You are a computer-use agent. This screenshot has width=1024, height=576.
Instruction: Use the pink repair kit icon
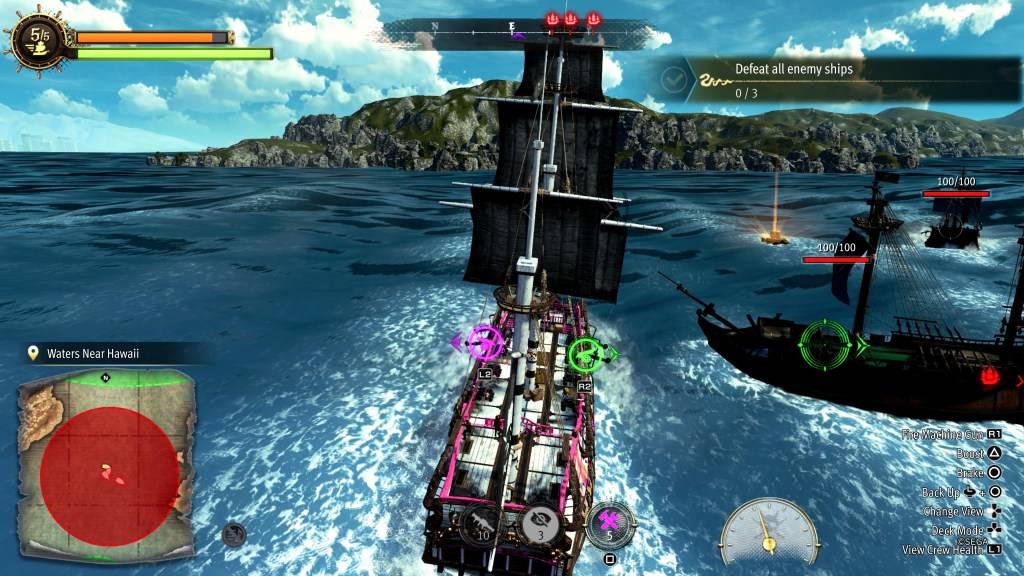609,521
